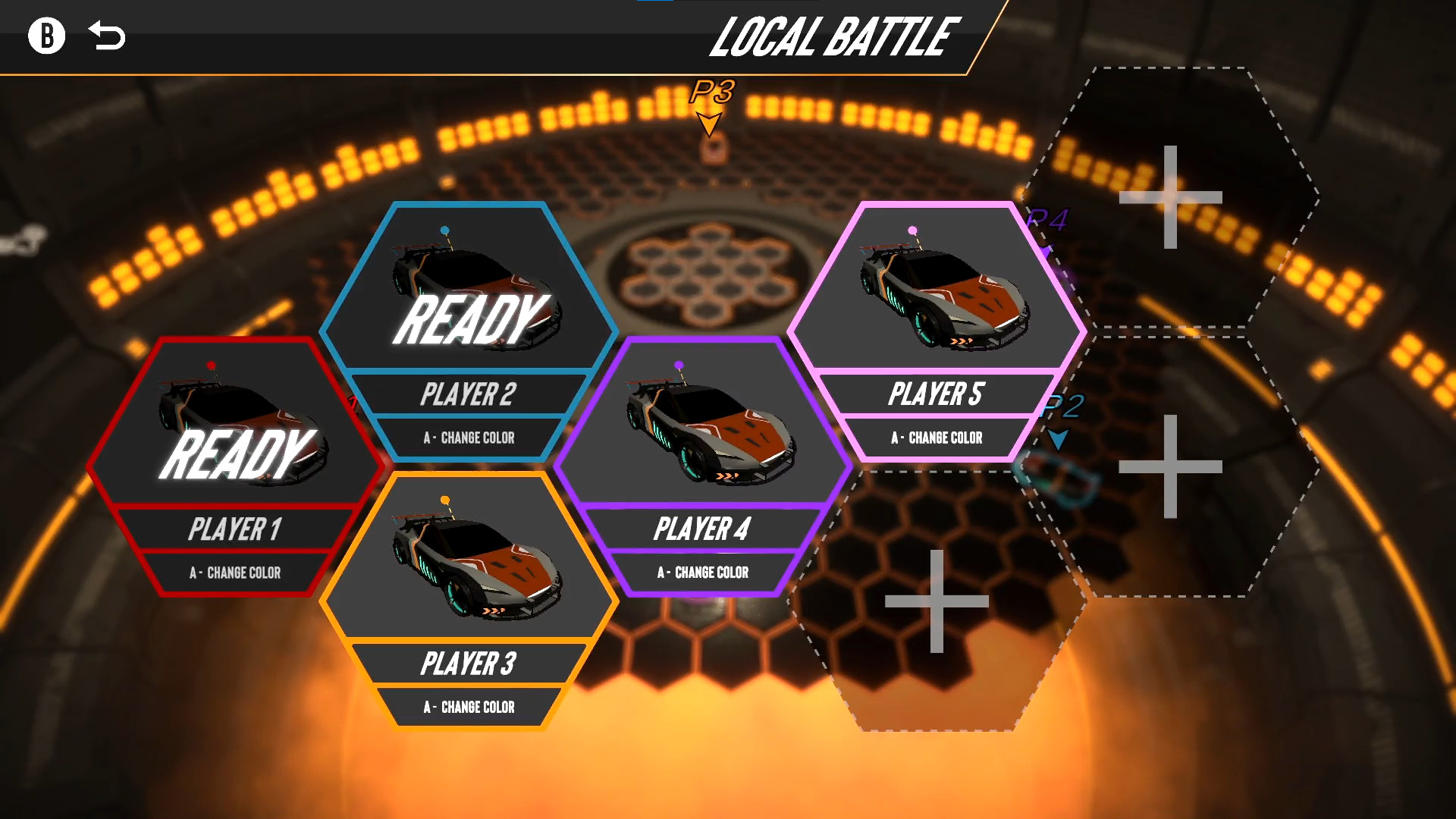This screenshot has width=1456, height=819.
Task: Toggle ready state for Player 4
Action: pos(705,425)
